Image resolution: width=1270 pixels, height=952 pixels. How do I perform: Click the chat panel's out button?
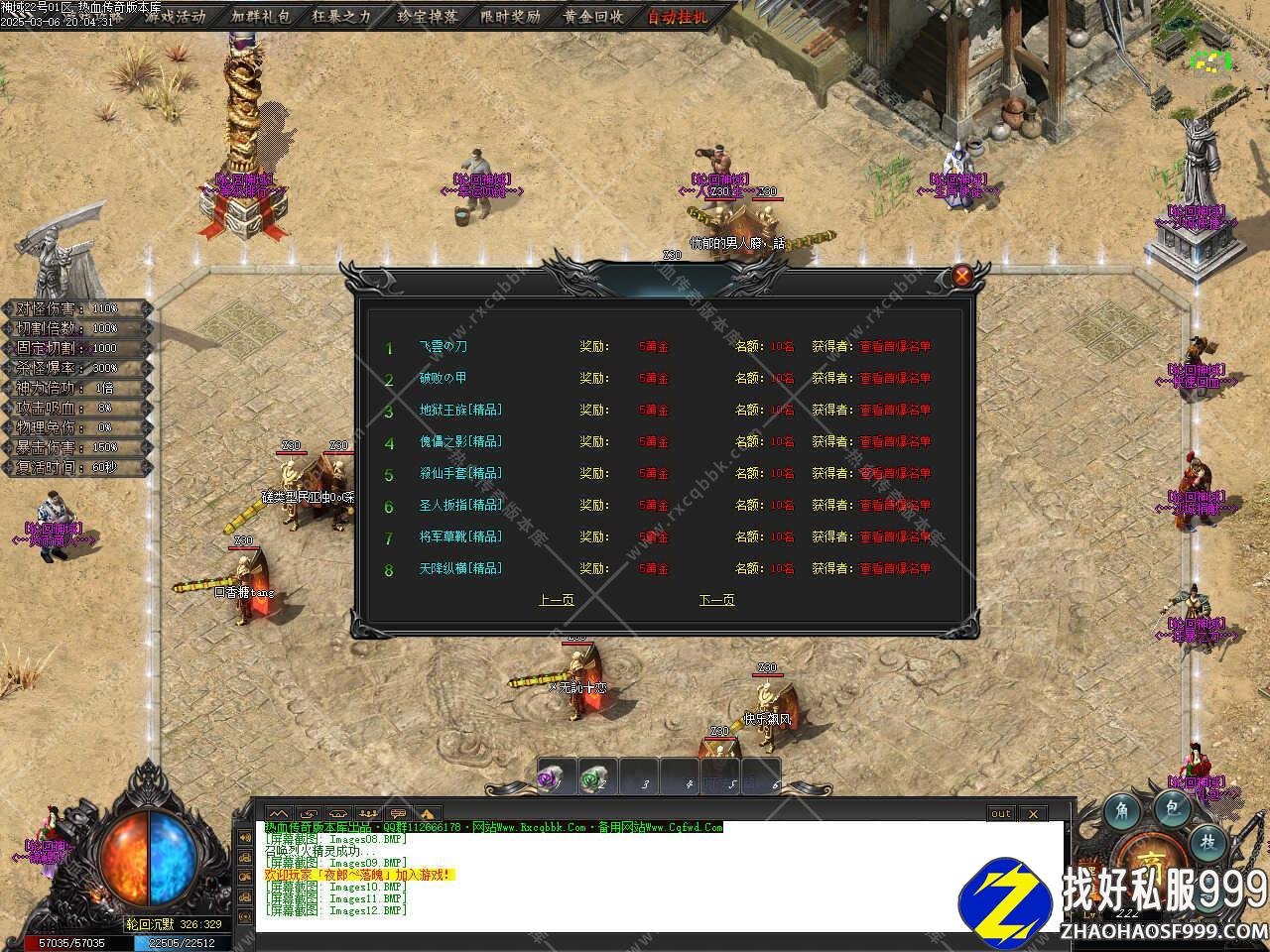[1001, 813]
